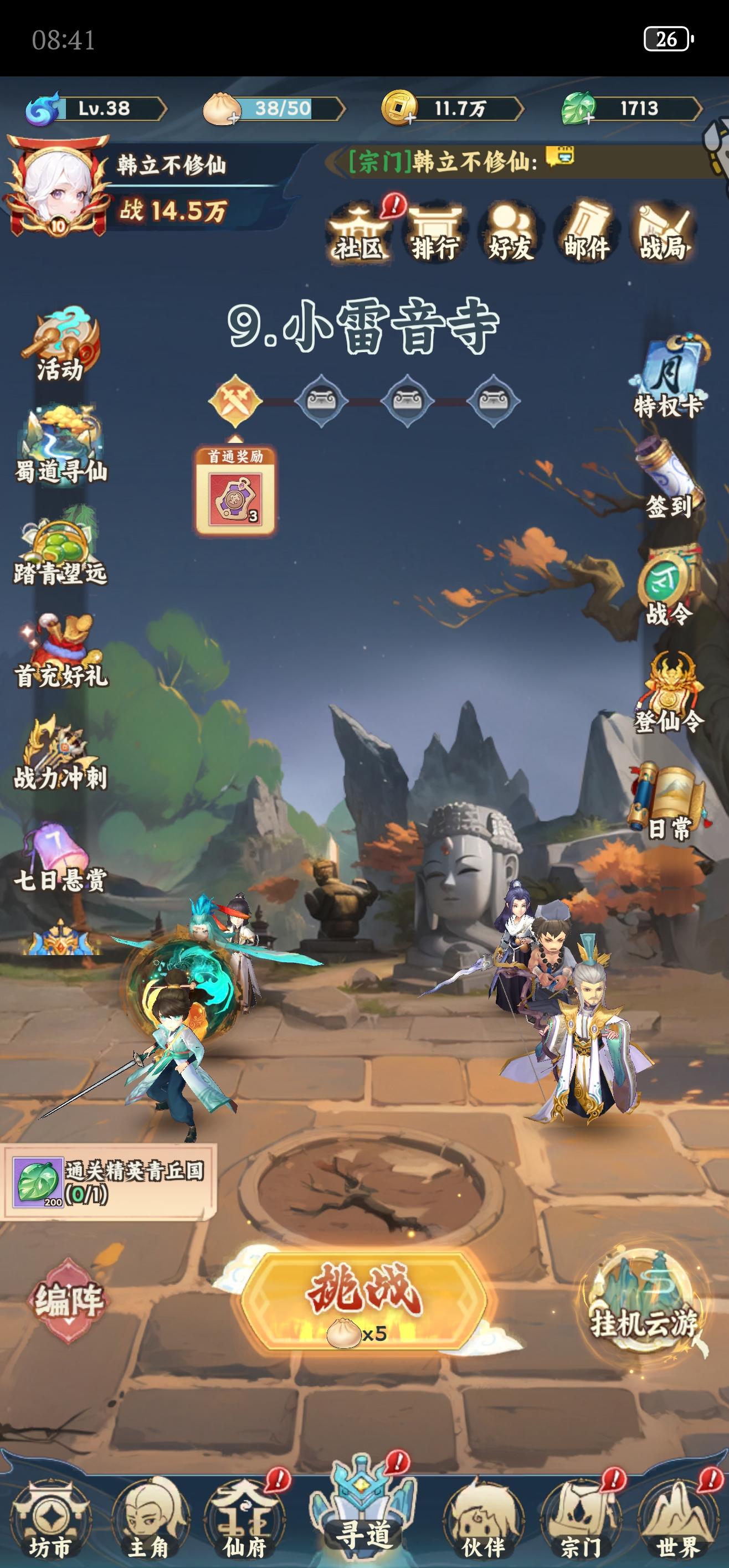This screenshot has height=1568, width=729.
Task: Expand the green leaf currency arrow
Action: (x=700, y=108)
